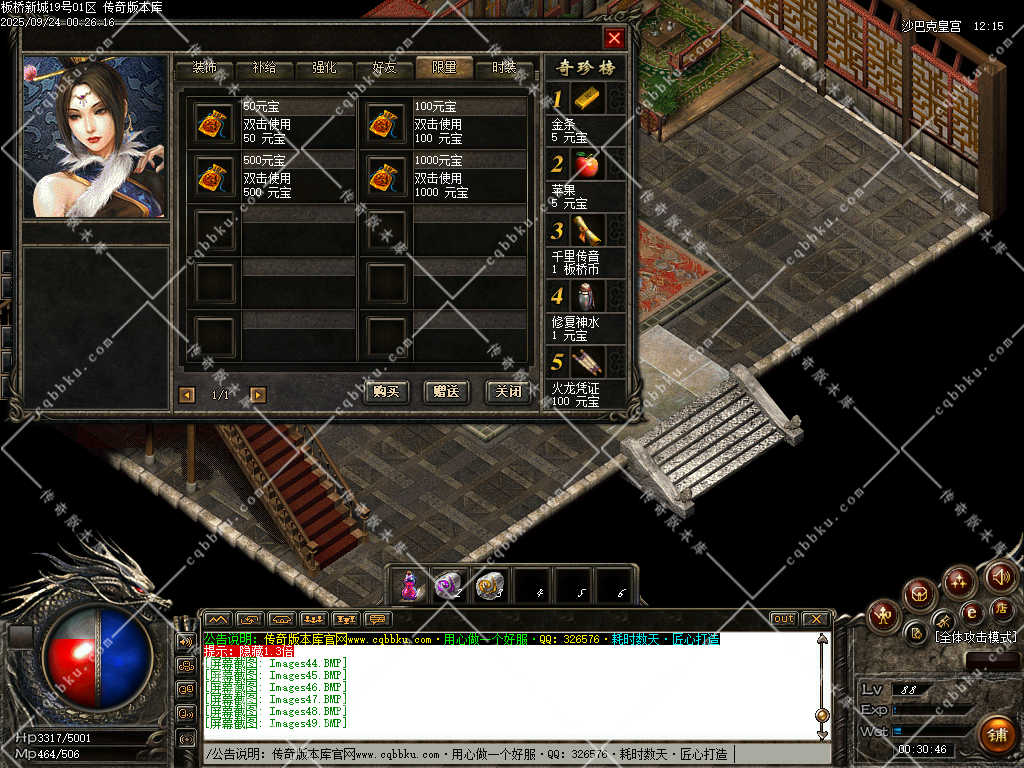Image resolution: width=1024 pixels, height=768 pixels.
Task: Click the 关闭 close button
Action: coord(507,392)
